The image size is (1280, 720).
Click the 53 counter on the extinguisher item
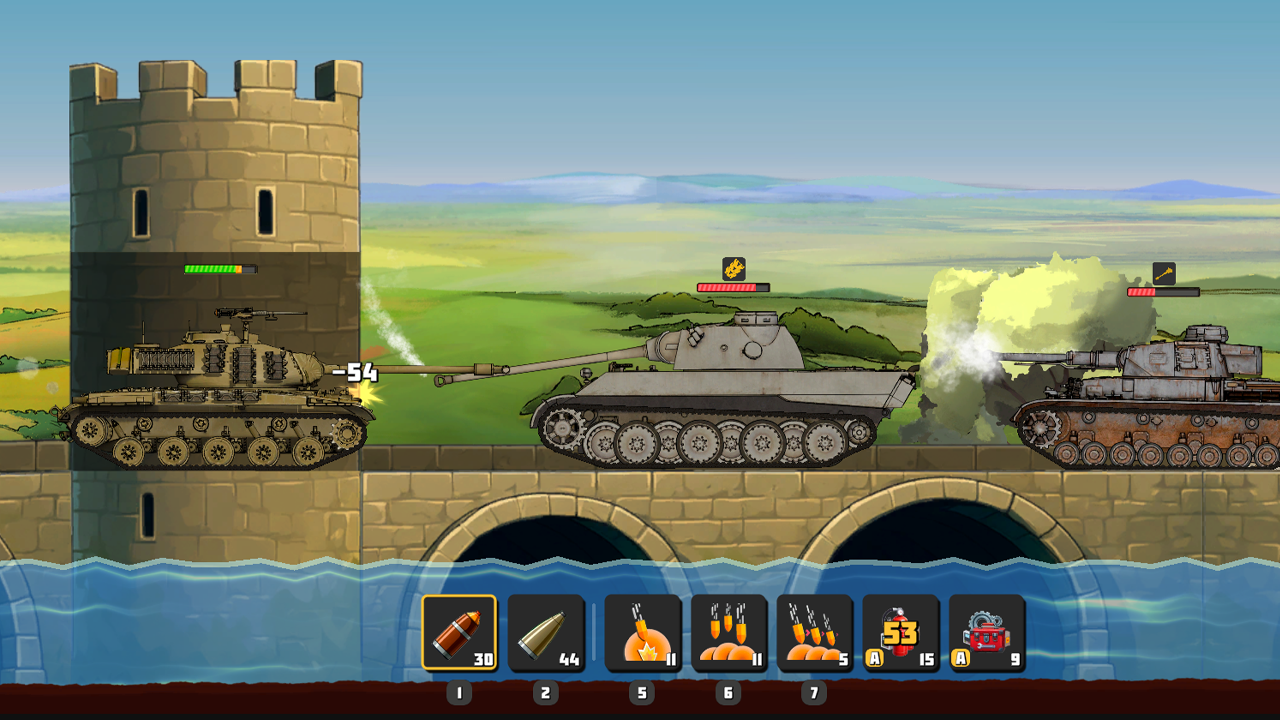tap(899, 634)
